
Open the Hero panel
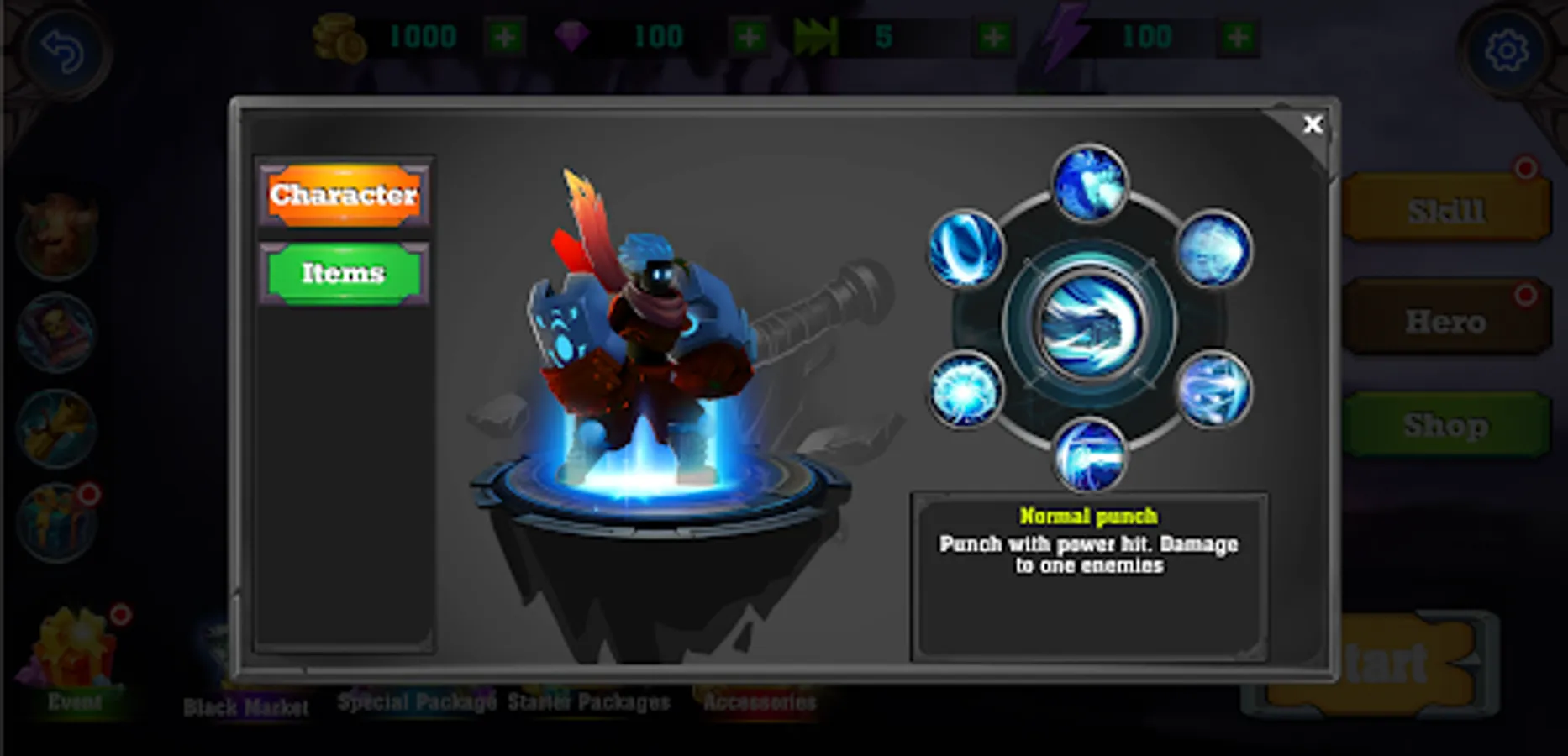pos(1446,320)
